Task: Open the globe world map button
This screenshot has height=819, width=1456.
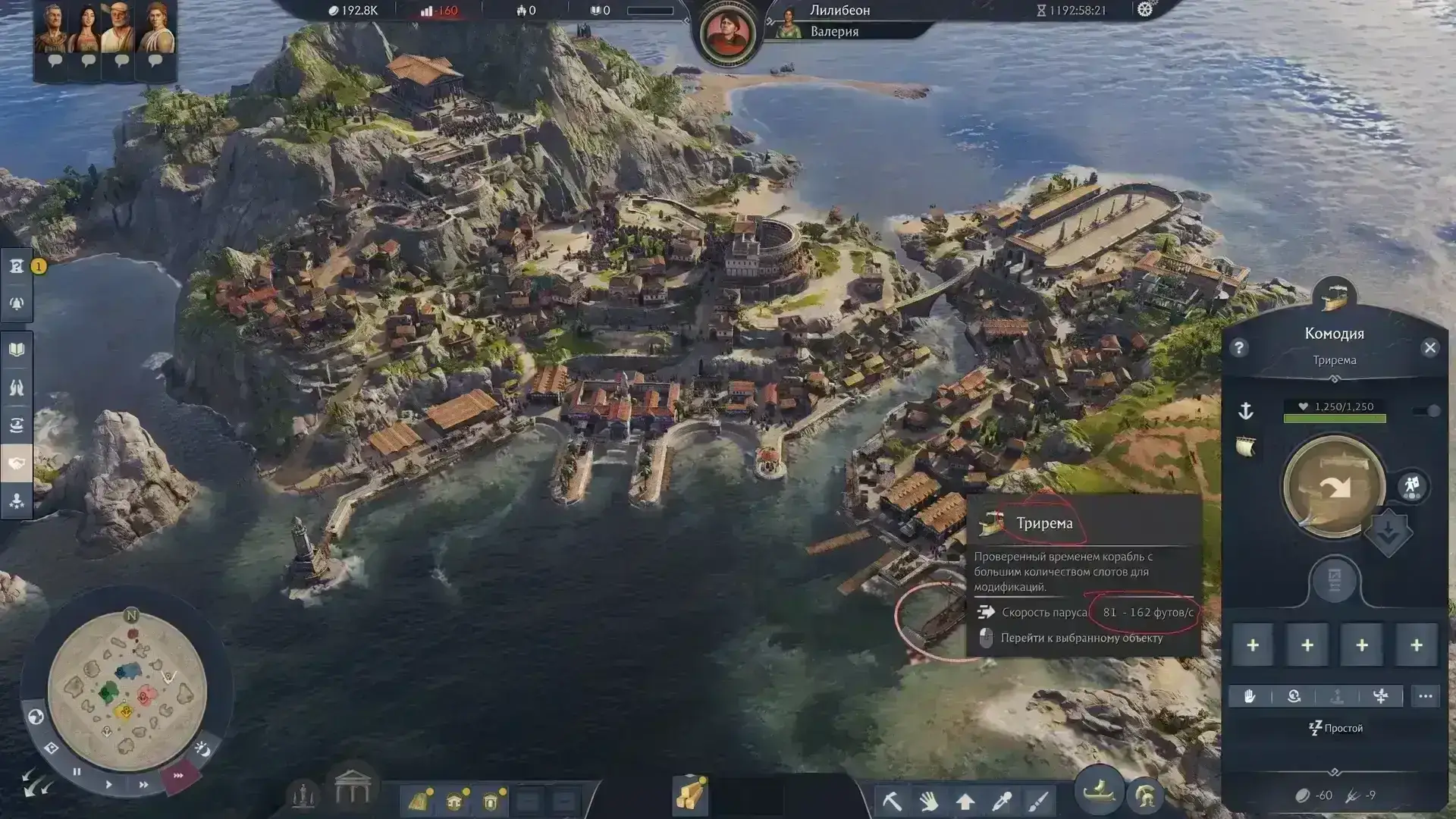Action: pos(36,717)
